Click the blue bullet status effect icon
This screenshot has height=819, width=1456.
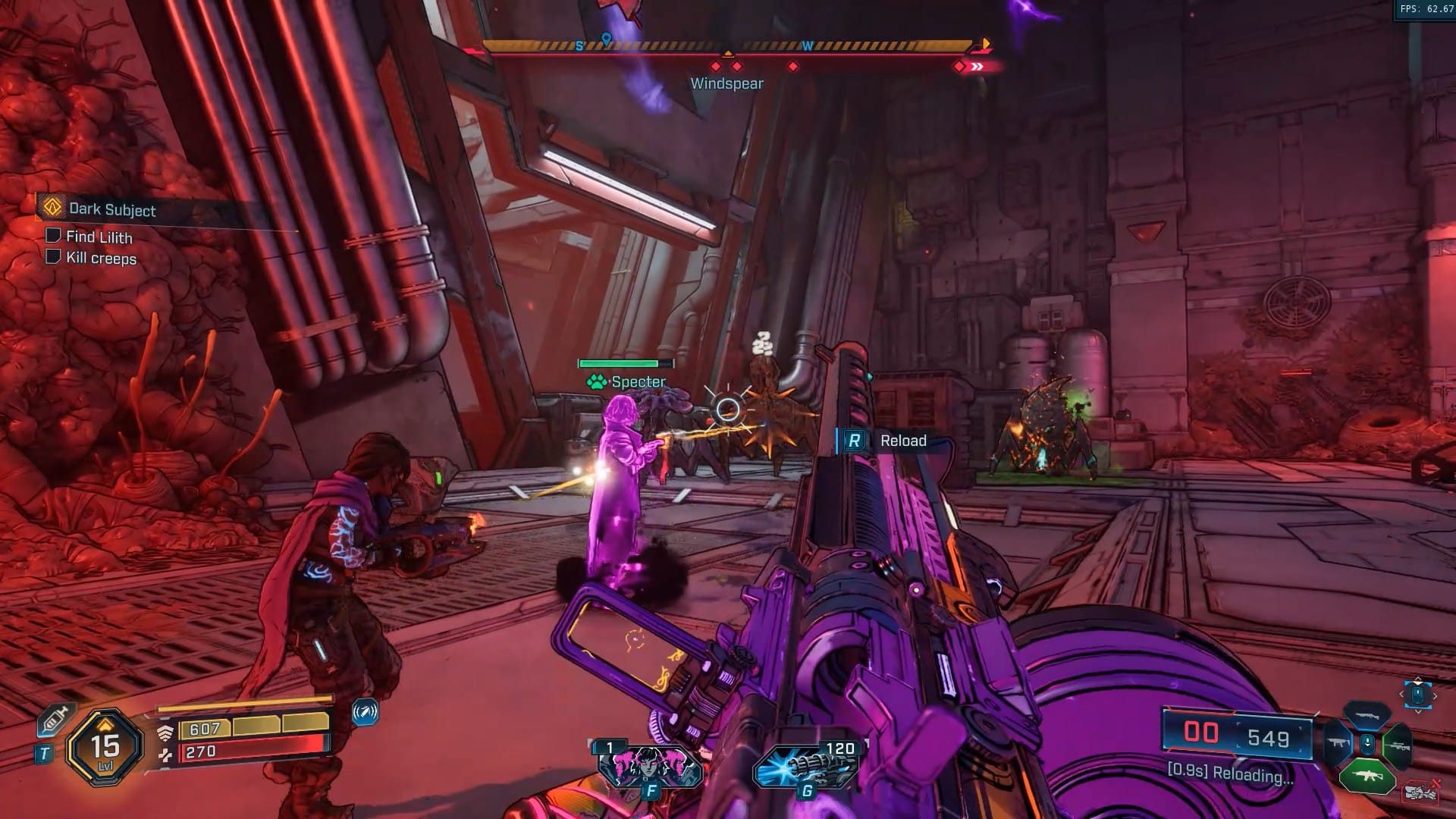(365, 713)
